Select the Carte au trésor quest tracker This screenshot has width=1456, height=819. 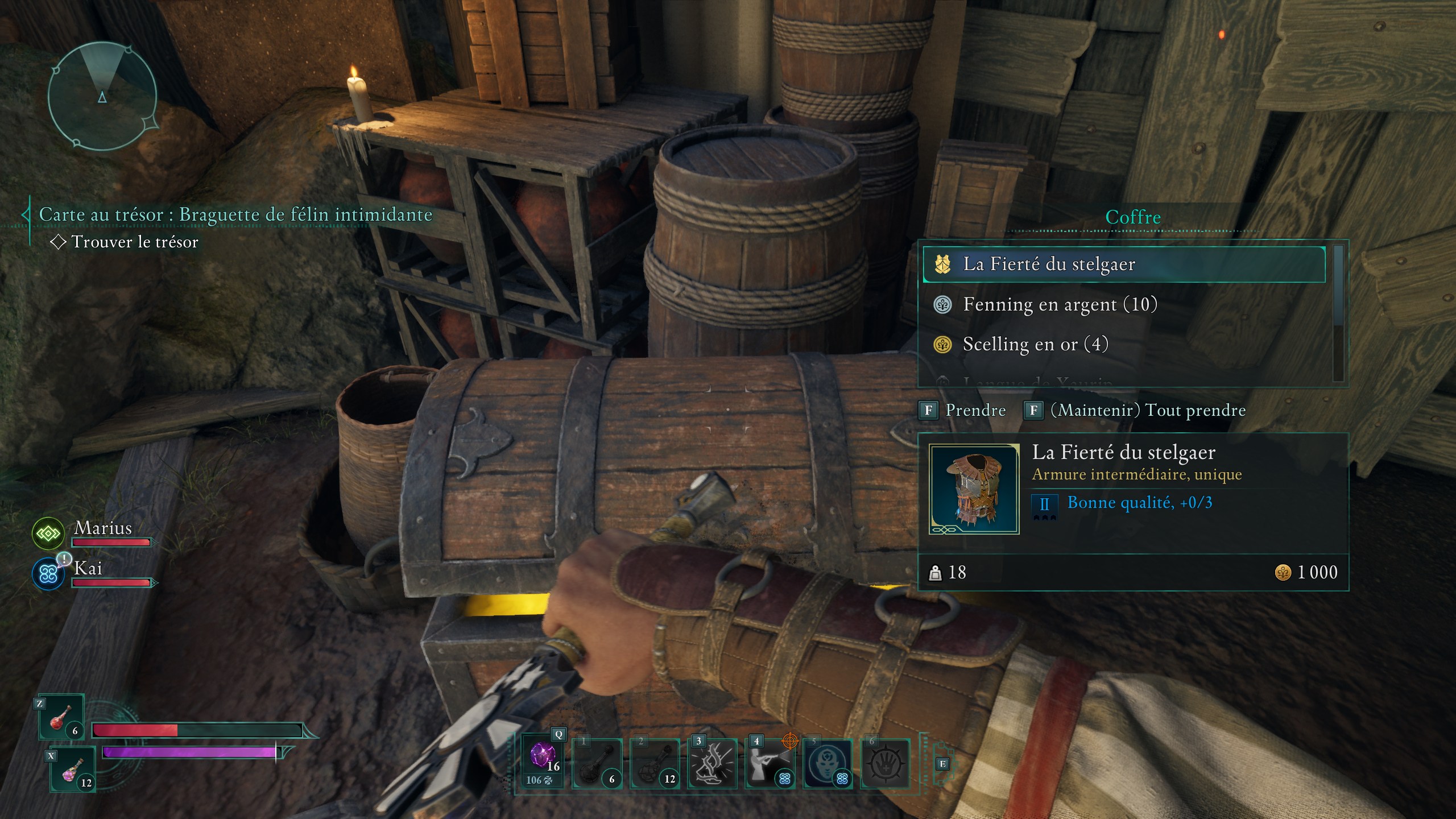[x=235, y=215]
